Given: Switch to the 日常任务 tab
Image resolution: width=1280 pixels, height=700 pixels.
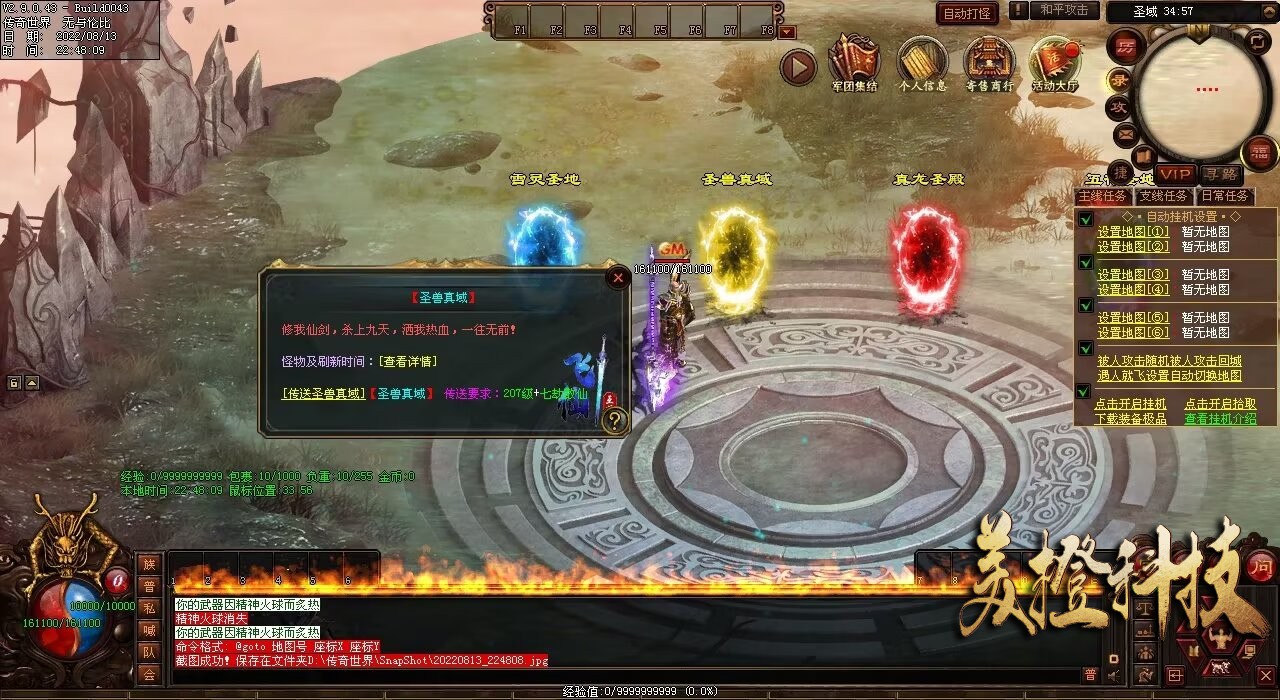Looking at the screenshot, I should tap(1223, 196).
